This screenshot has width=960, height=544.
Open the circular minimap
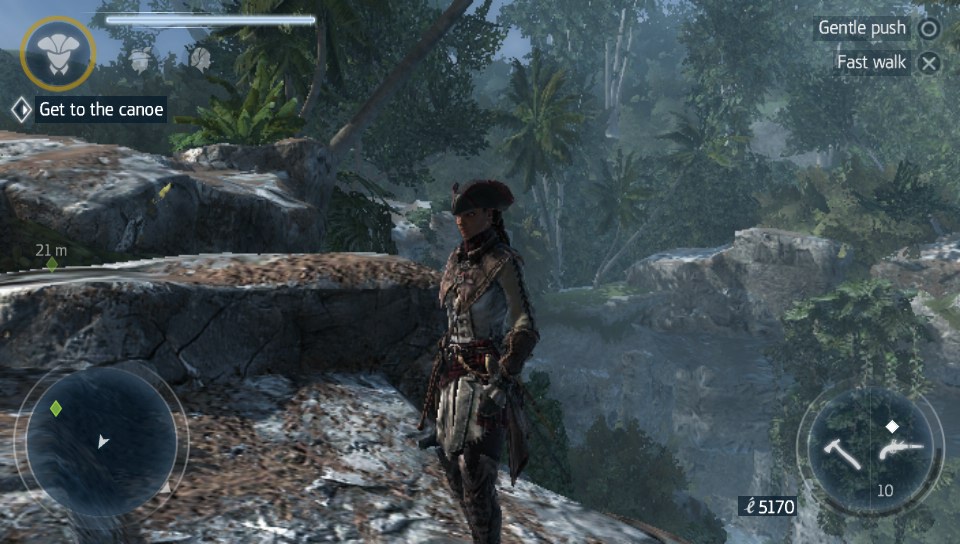pyautogui.click(x=100, y=441)
